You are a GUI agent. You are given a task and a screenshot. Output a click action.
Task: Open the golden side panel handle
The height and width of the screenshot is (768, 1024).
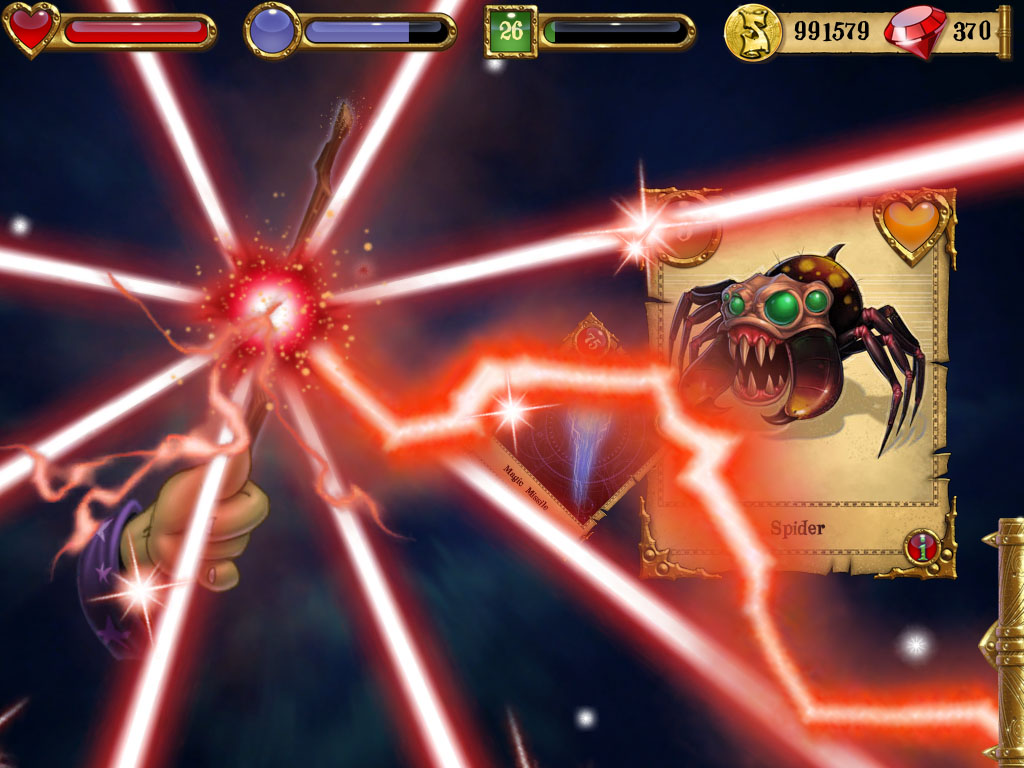coord(1004,640)
